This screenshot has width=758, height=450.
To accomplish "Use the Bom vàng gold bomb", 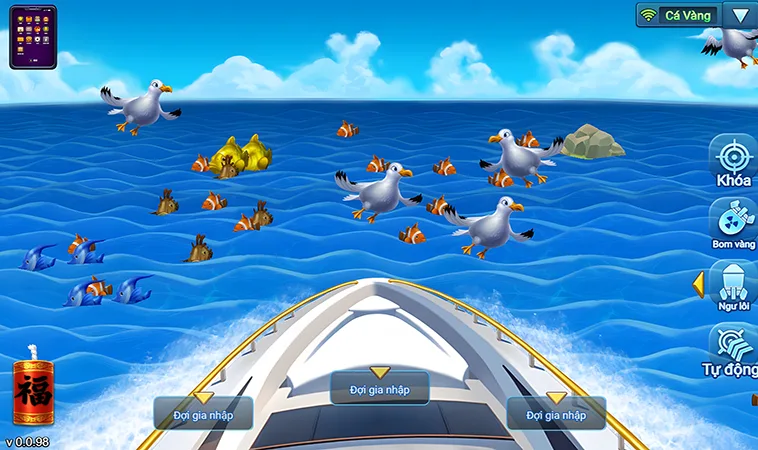I will [733, 222].
